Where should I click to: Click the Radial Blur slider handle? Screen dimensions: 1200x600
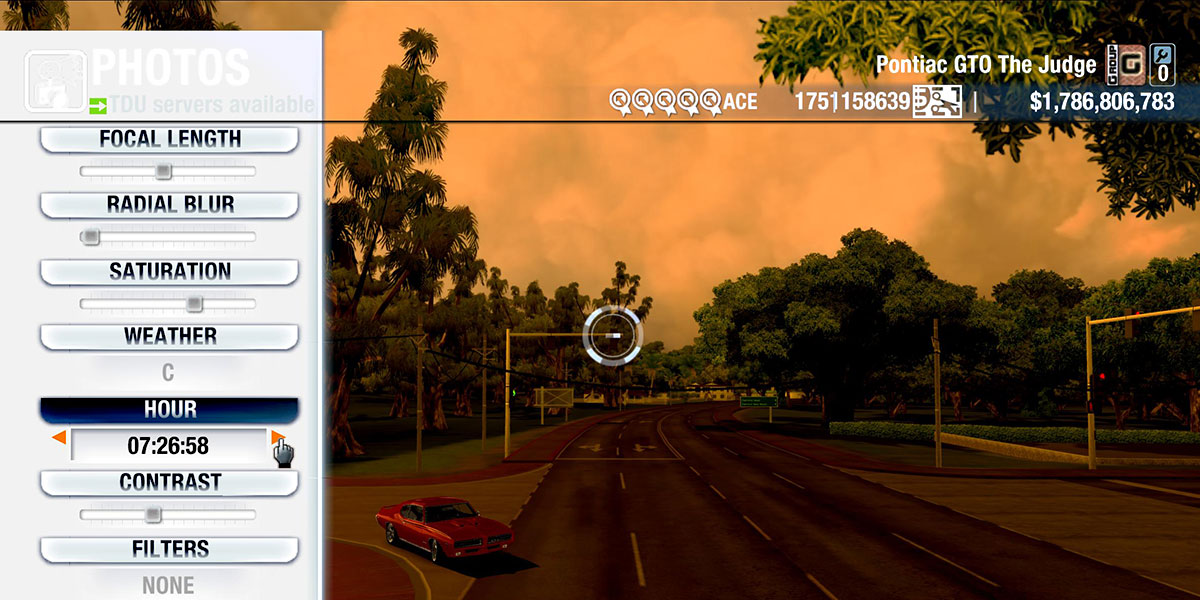click(91, 237)
